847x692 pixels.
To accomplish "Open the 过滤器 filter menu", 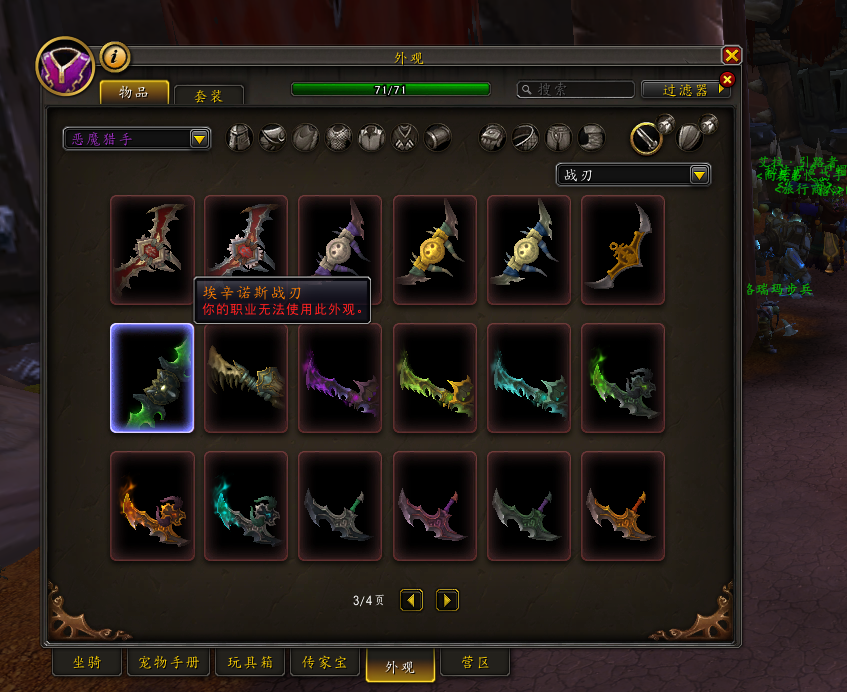I will pos(685,90).
